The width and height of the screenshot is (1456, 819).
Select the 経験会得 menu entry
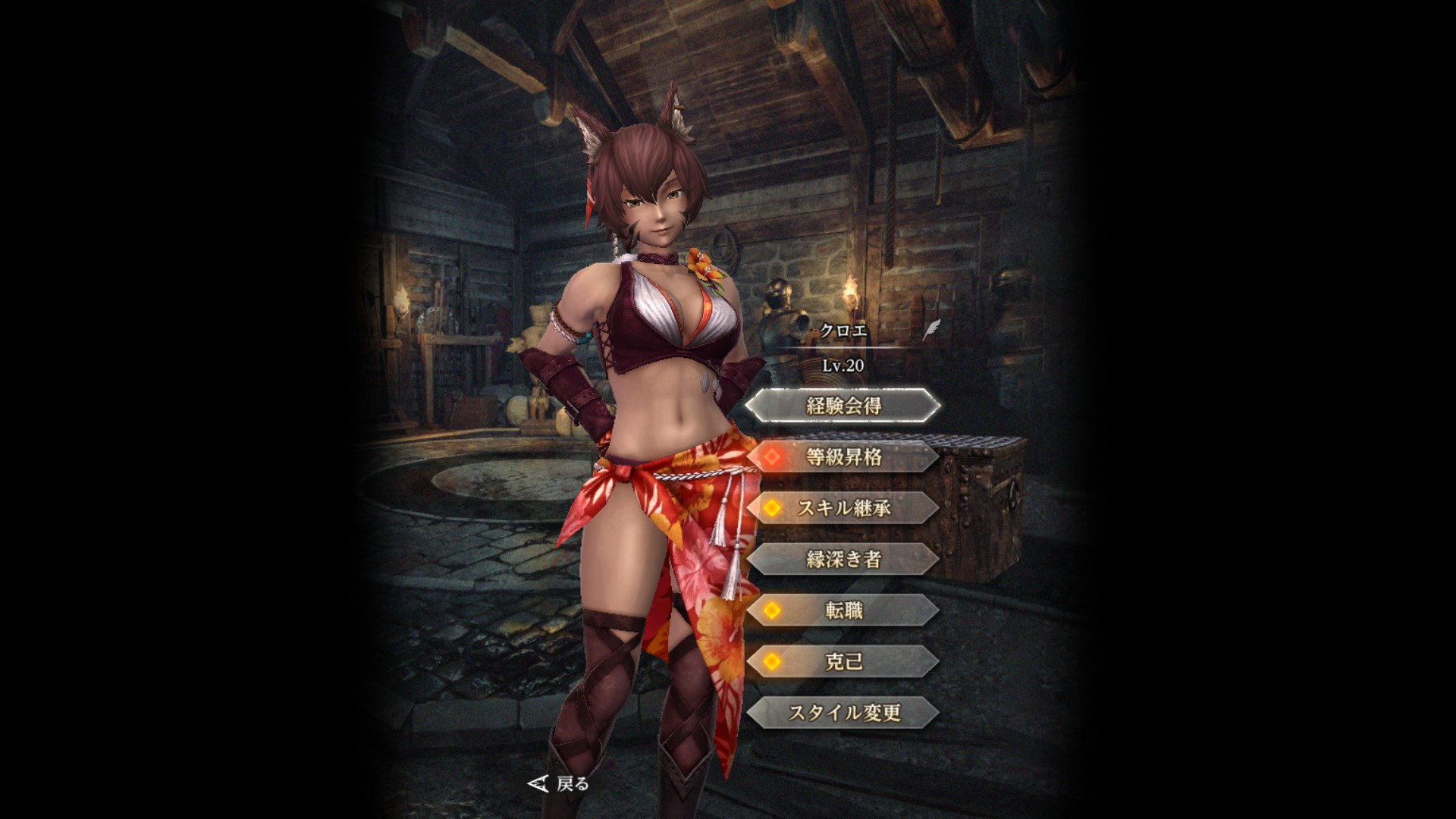[843, 406]
